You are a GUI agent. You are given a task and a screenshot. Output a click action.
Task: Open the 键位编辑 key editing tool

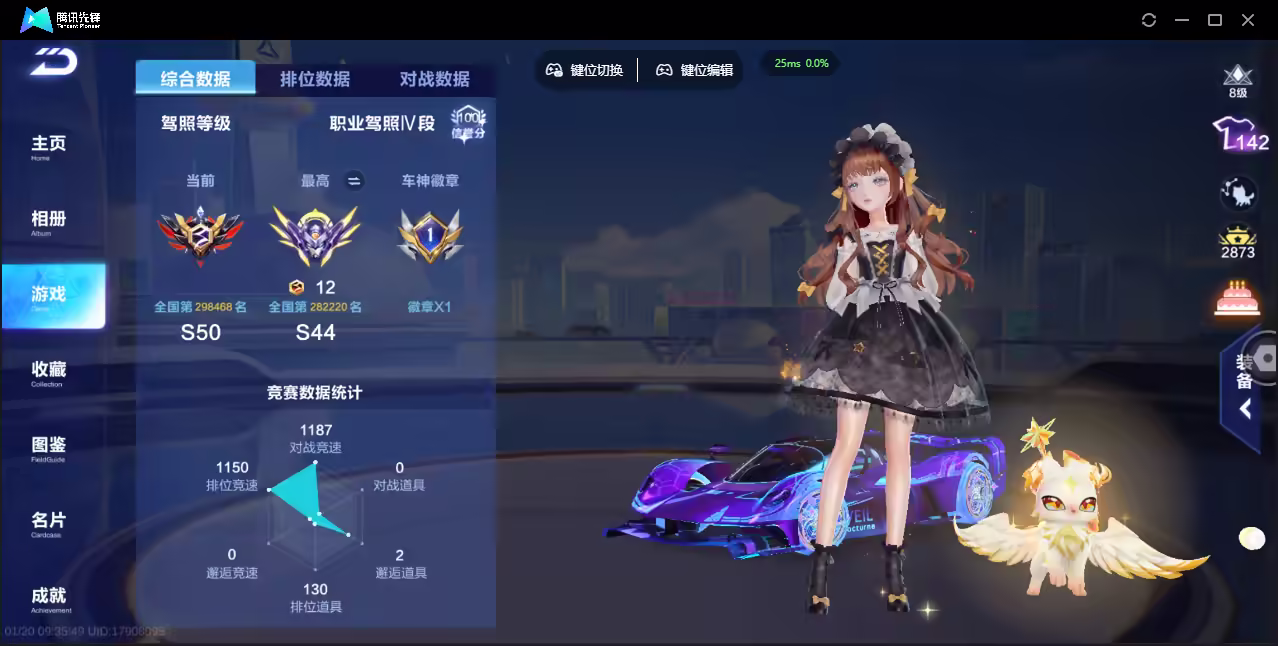(695, 70)
